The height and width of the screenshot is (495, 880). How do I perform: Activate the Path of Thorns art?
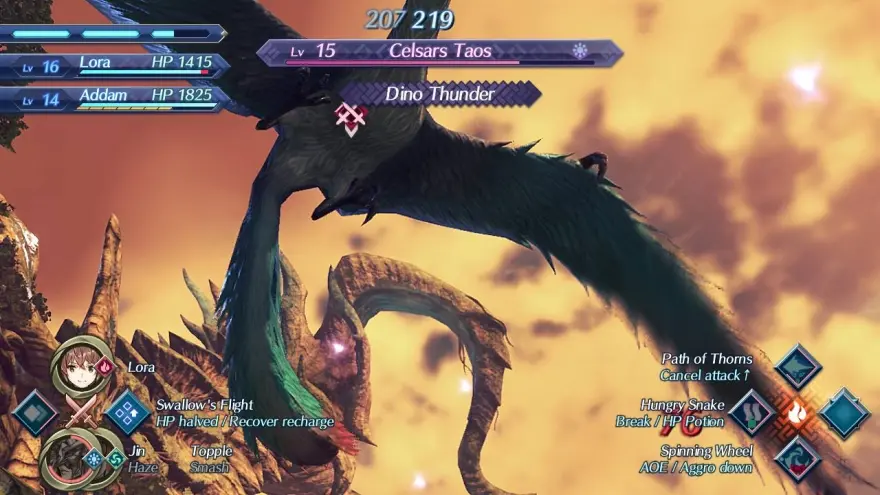tap(797, 367)
